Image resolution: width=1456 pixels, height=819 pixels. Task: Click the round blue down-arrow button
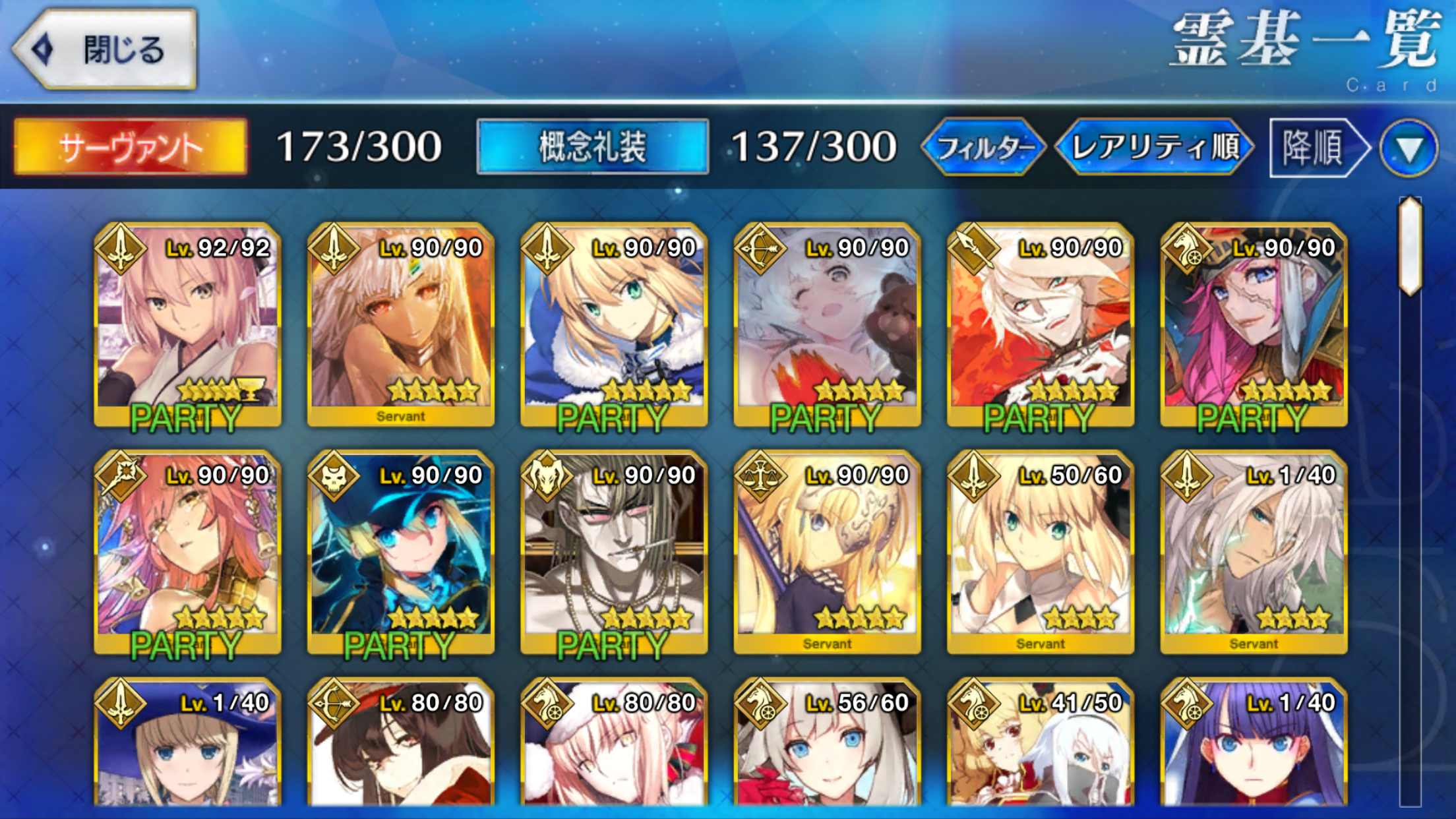(1409, 148)
